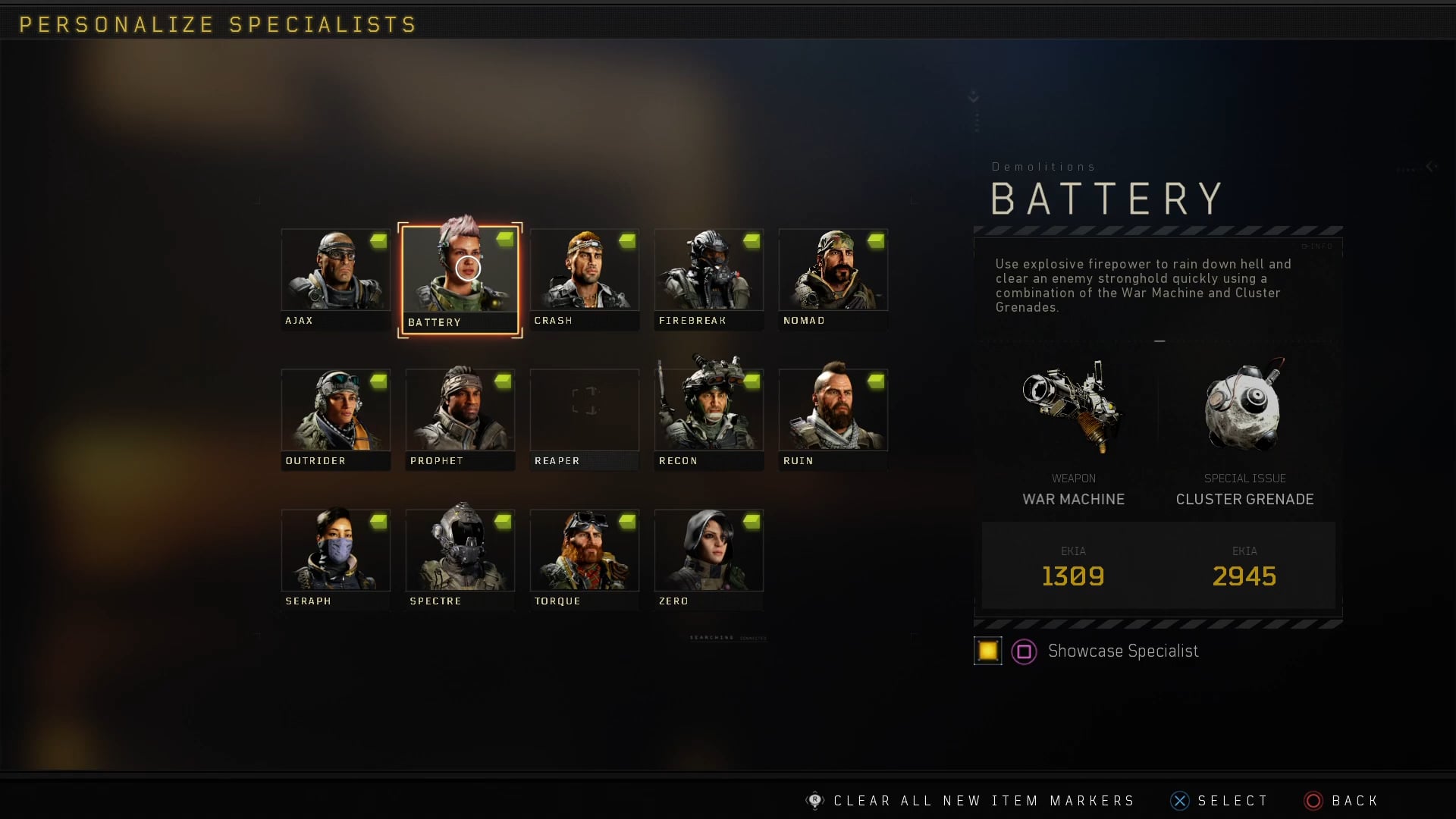
Task: Select the Ajax specialist tile
Action: pos(335,278)
